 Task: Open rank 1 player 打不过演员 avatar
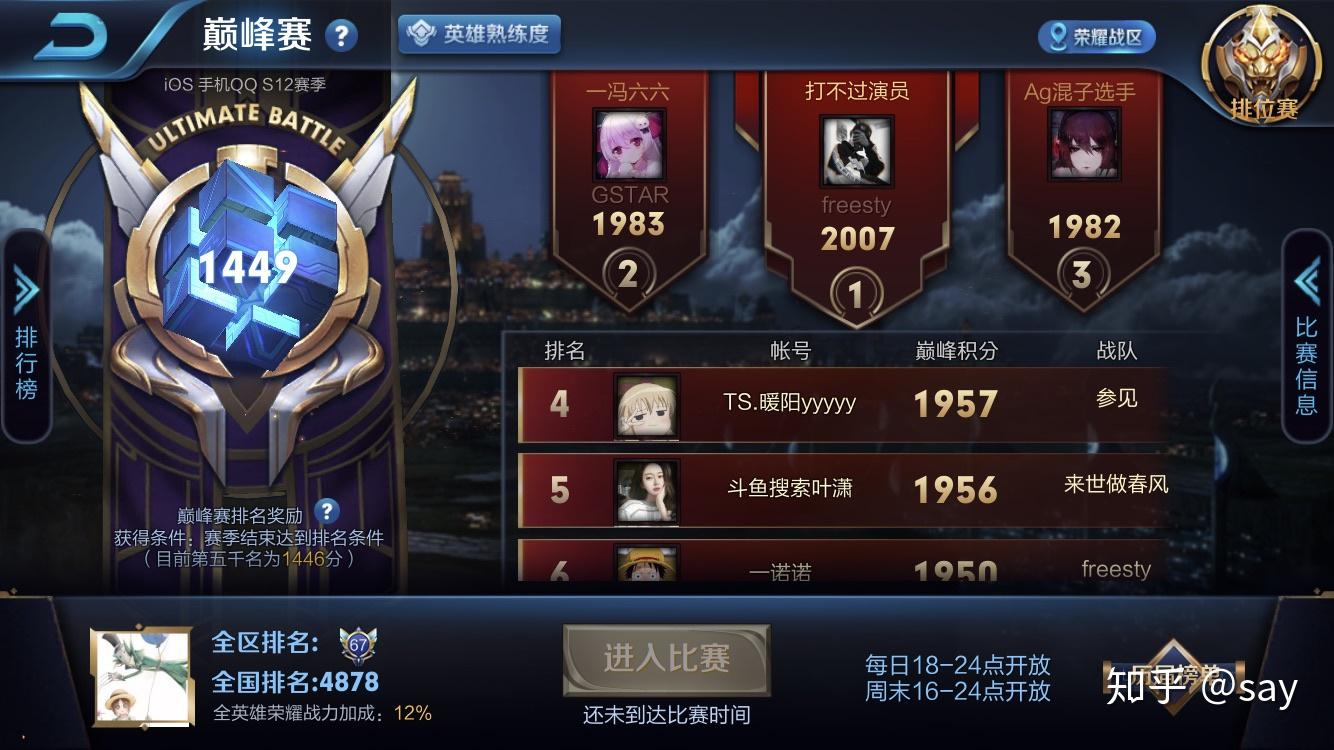coord(856,150)
